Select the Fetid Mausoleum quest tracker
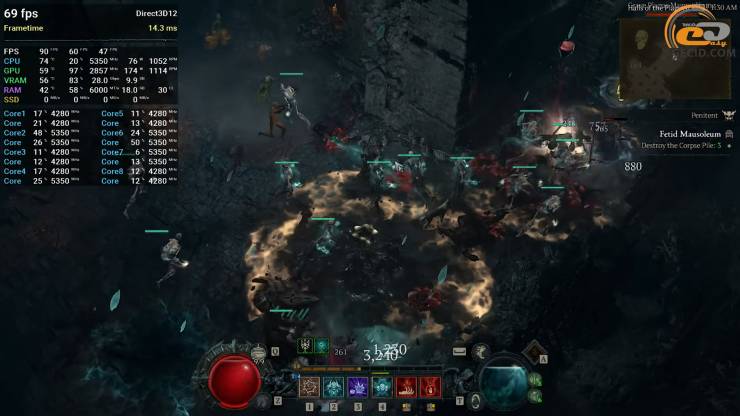 tap(690, 133)
